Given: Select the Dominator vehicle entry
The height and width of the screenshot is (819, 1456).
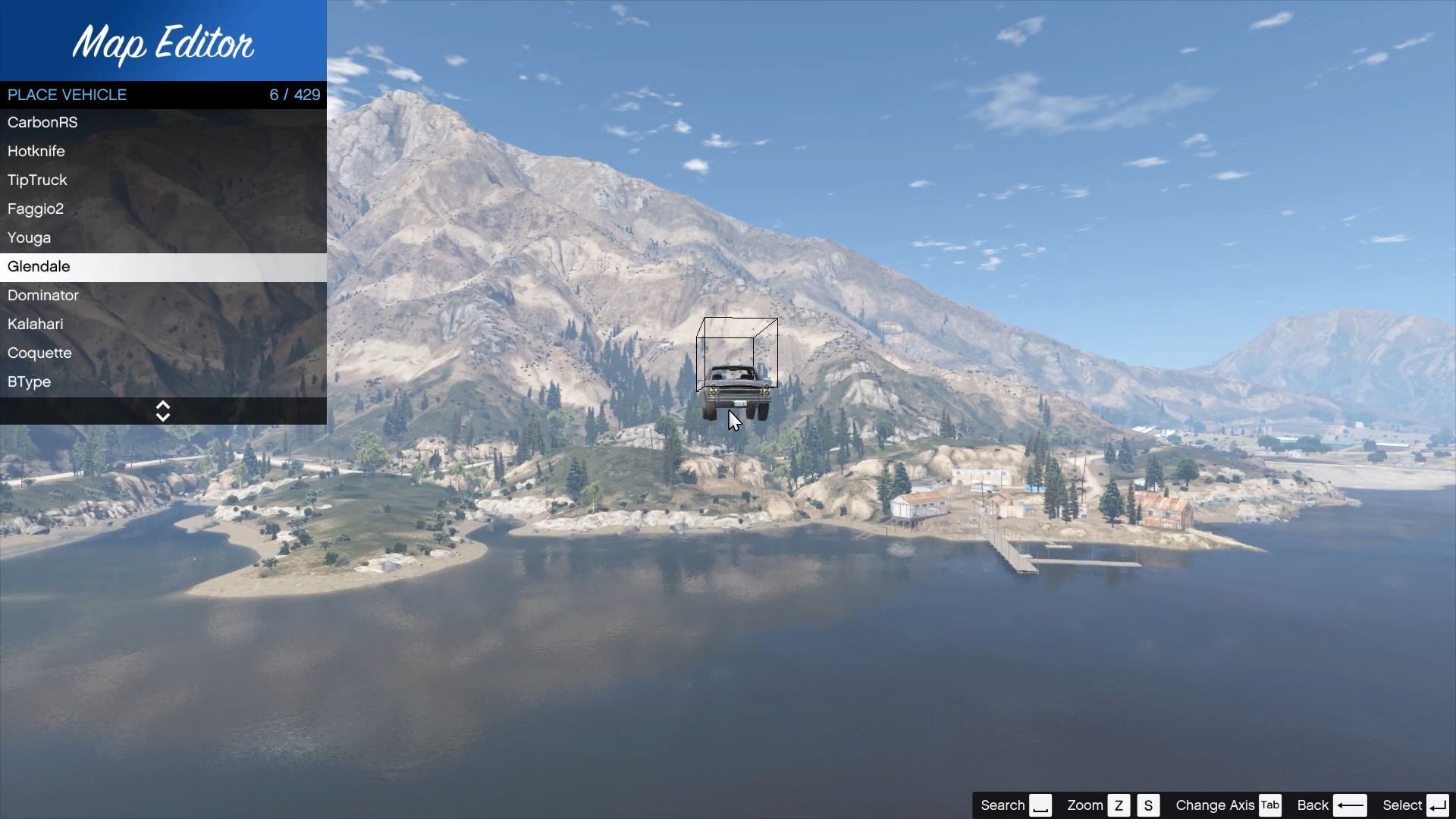Looking at the screenshot, I should (42, 296).
